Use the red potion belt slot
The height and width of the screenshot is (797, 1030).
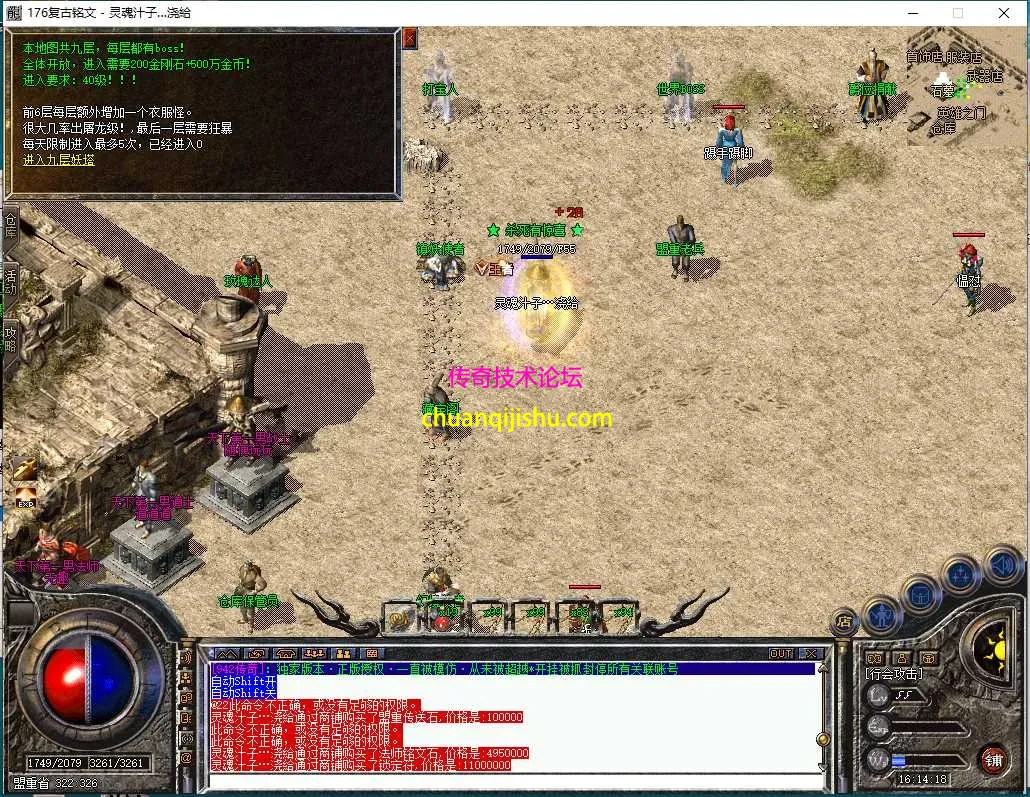point(441,618)
